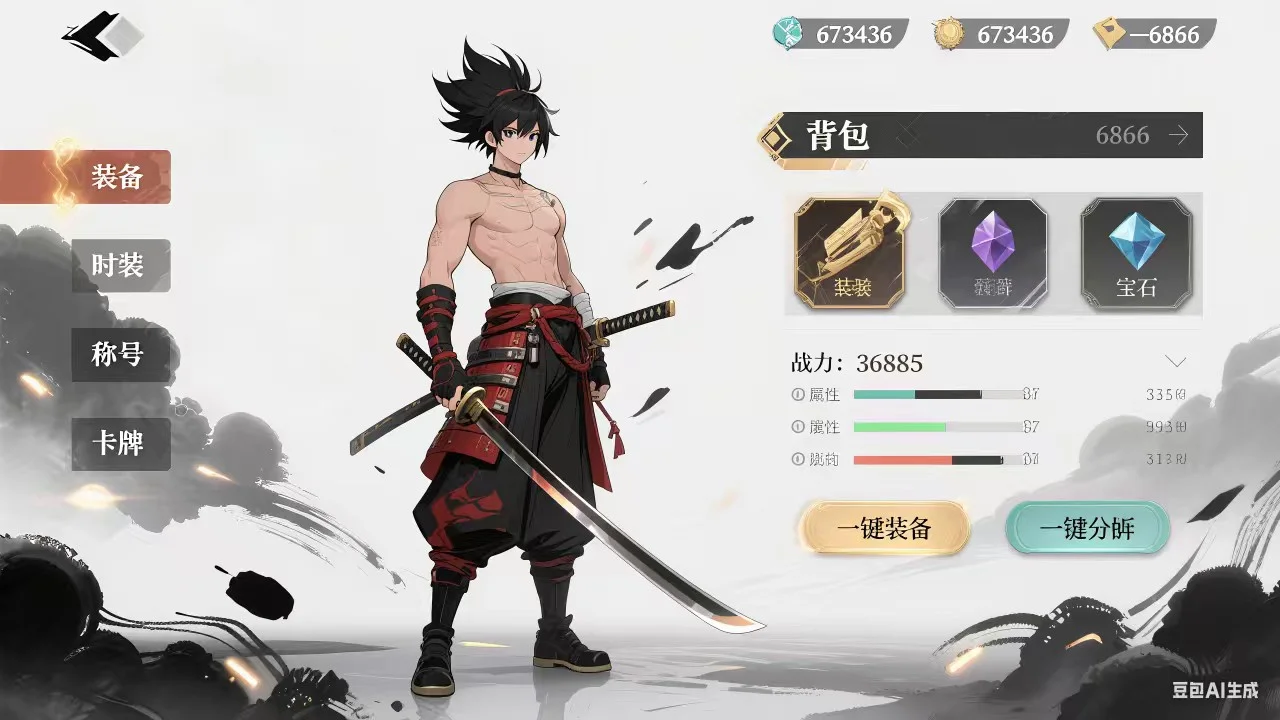The width and height of the screenshot is (1280, 720).
Task: Tap the golden ticket currency icon
Action: [1108, 34]
